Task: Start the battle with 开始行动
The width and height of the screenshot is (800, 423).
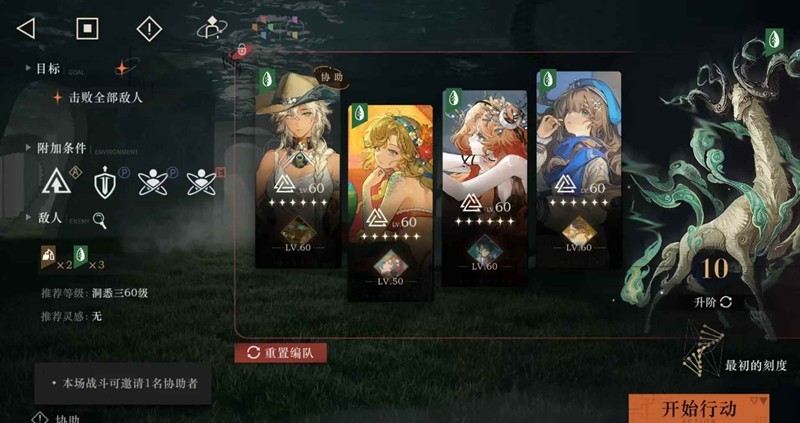Action: [699, 408]
